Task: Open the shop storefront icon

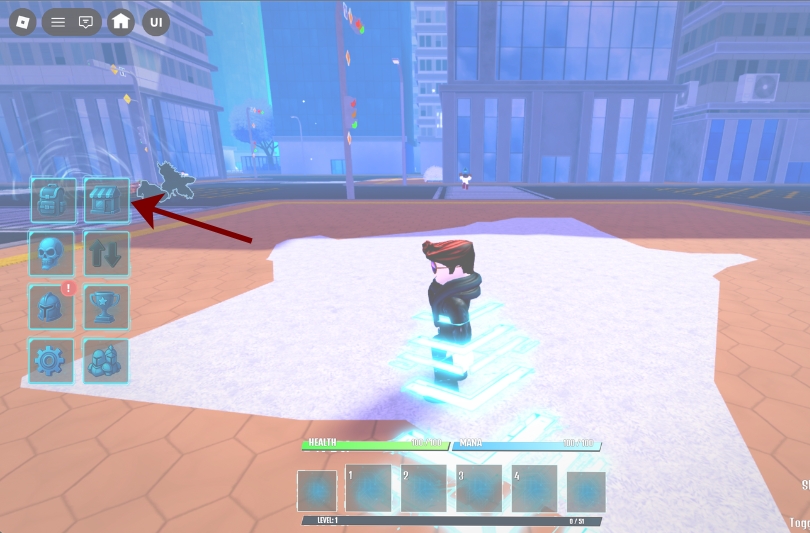Action: click(x=107, y=200)
